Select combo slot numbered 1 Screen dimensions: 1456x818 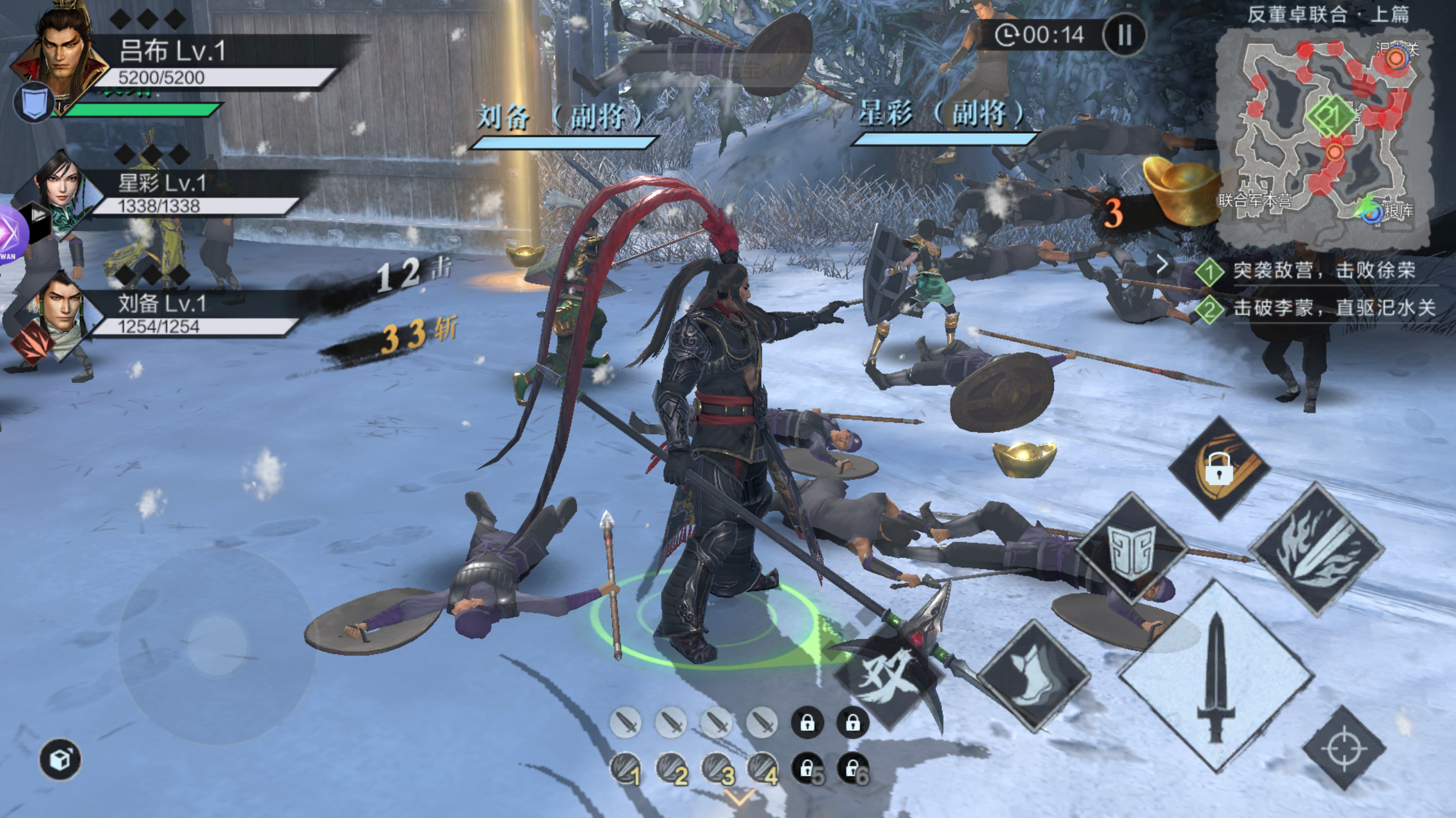tap(626, 769)
